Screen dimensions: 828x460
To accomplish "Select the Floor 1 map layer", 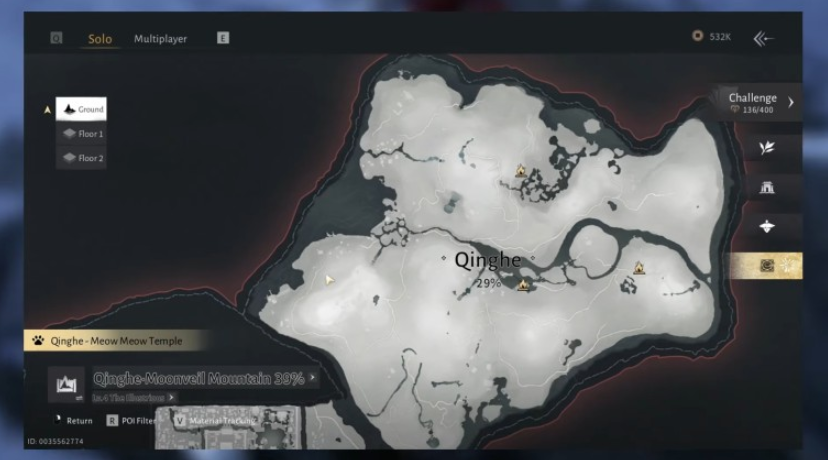I will coord(81,133).
